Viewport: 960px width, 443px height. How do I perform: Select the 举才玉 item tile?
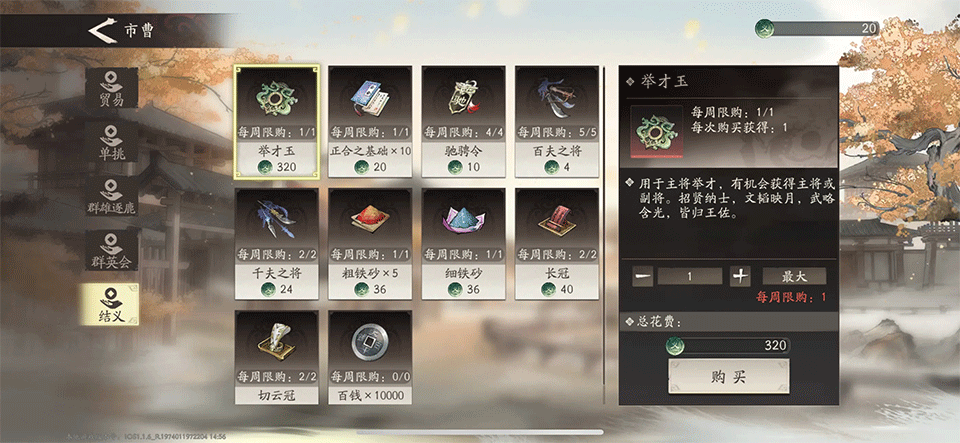tap(277, 121)
